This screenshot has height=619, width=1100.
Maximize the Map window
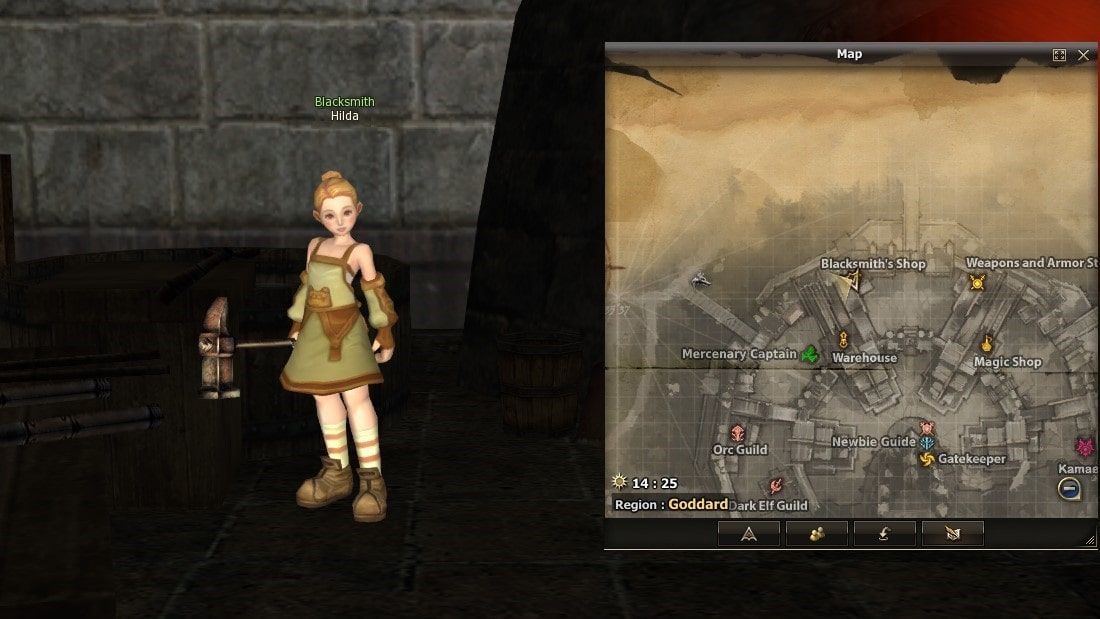click(1060, 55)
